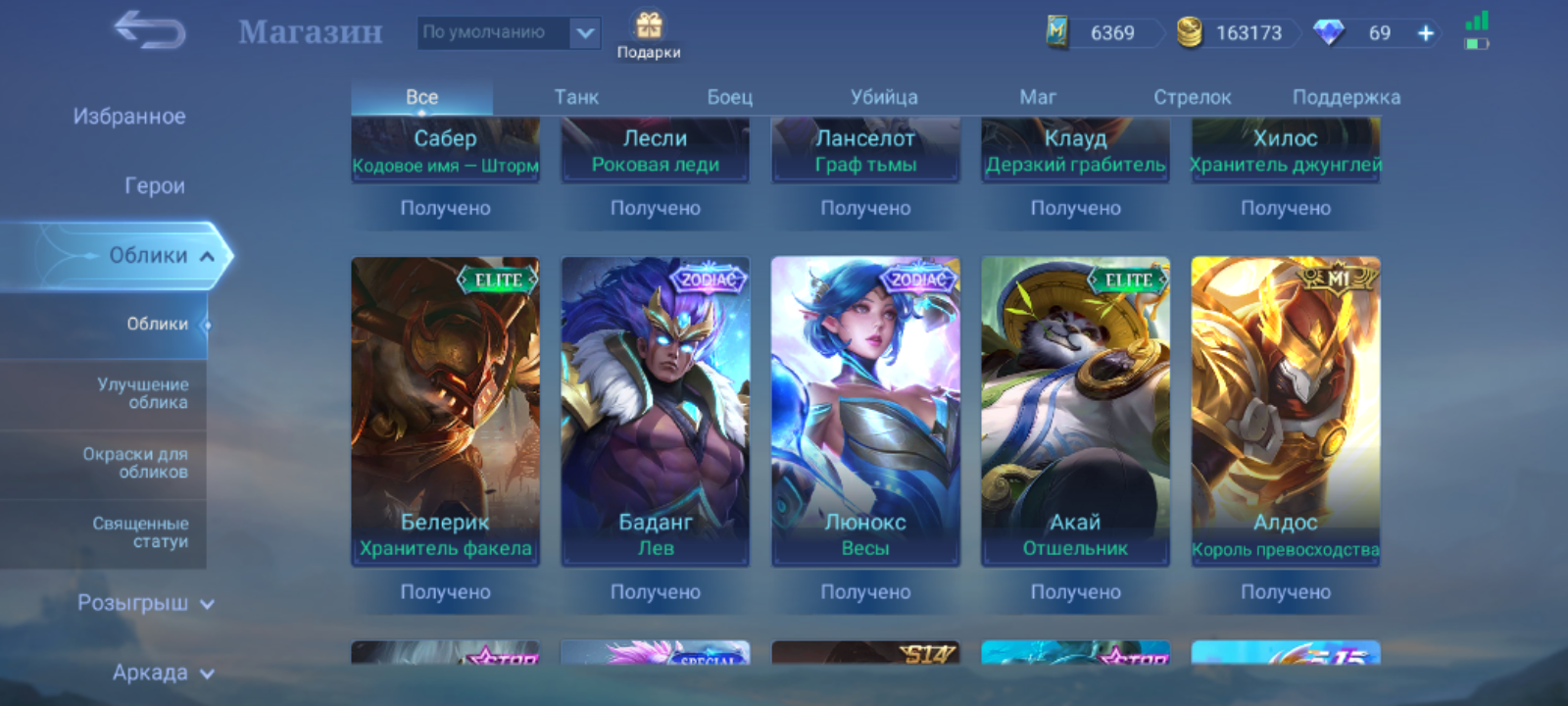Choose the Поддержка category tab
Screen dimensions: 1568x706
[x=1347, y=97]
